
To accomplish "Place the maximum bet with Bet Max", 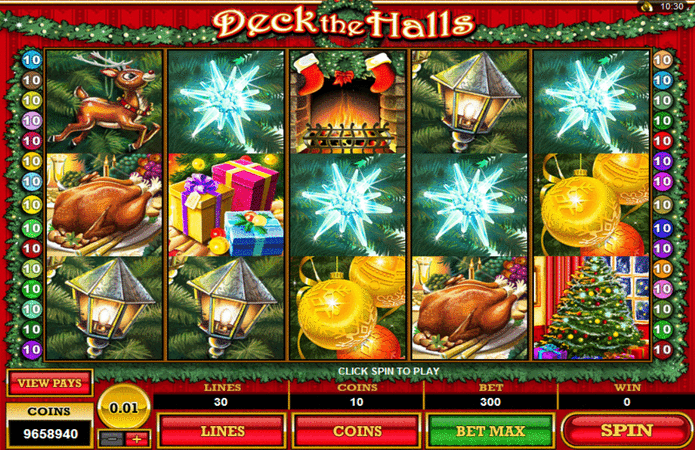I will (490, 431).
